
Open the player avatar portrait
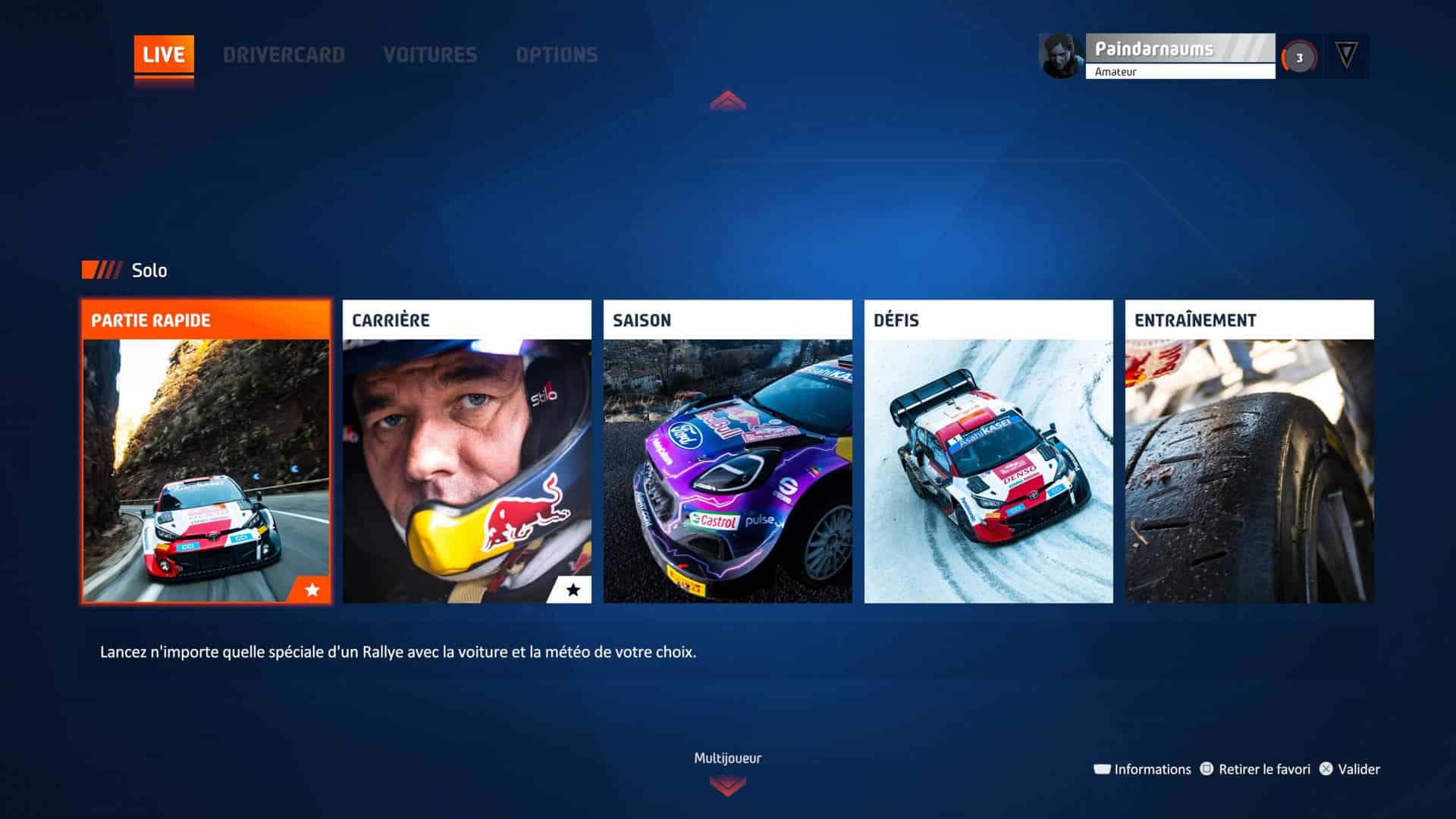click(x=1062, y=55)
